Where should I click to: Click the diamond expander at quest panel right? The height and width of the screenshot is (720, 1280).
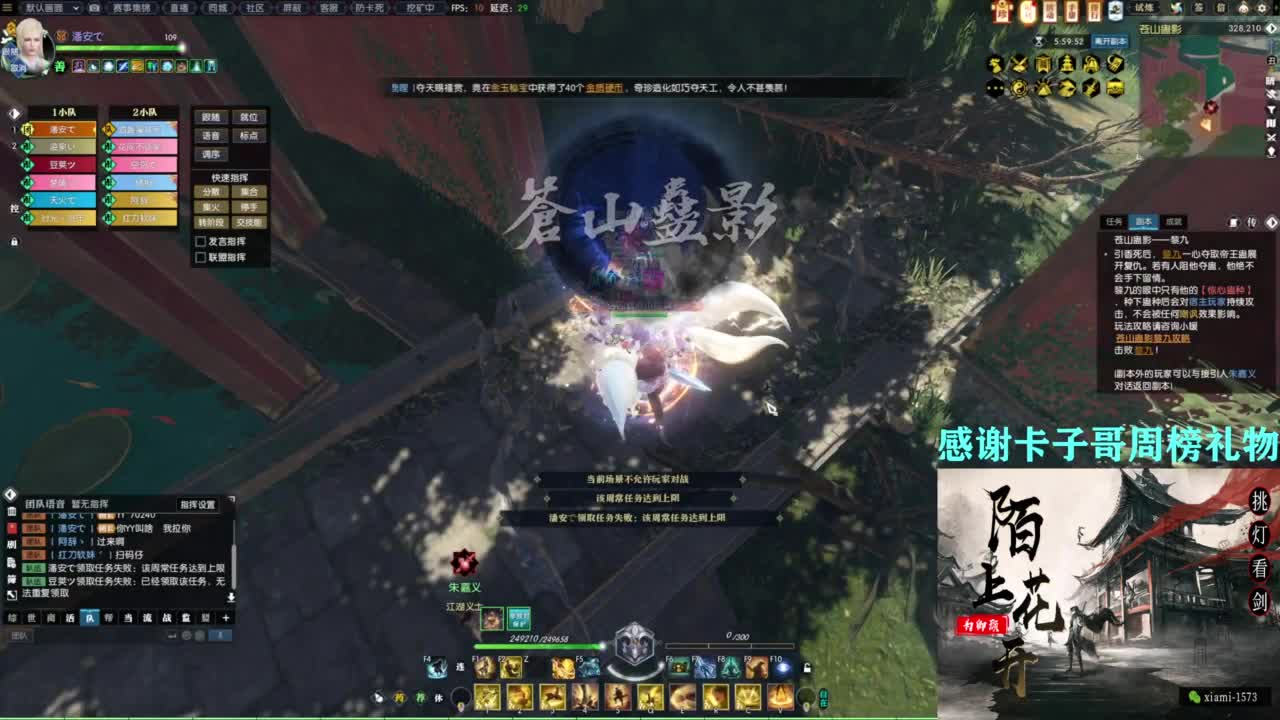[1272, 222]
